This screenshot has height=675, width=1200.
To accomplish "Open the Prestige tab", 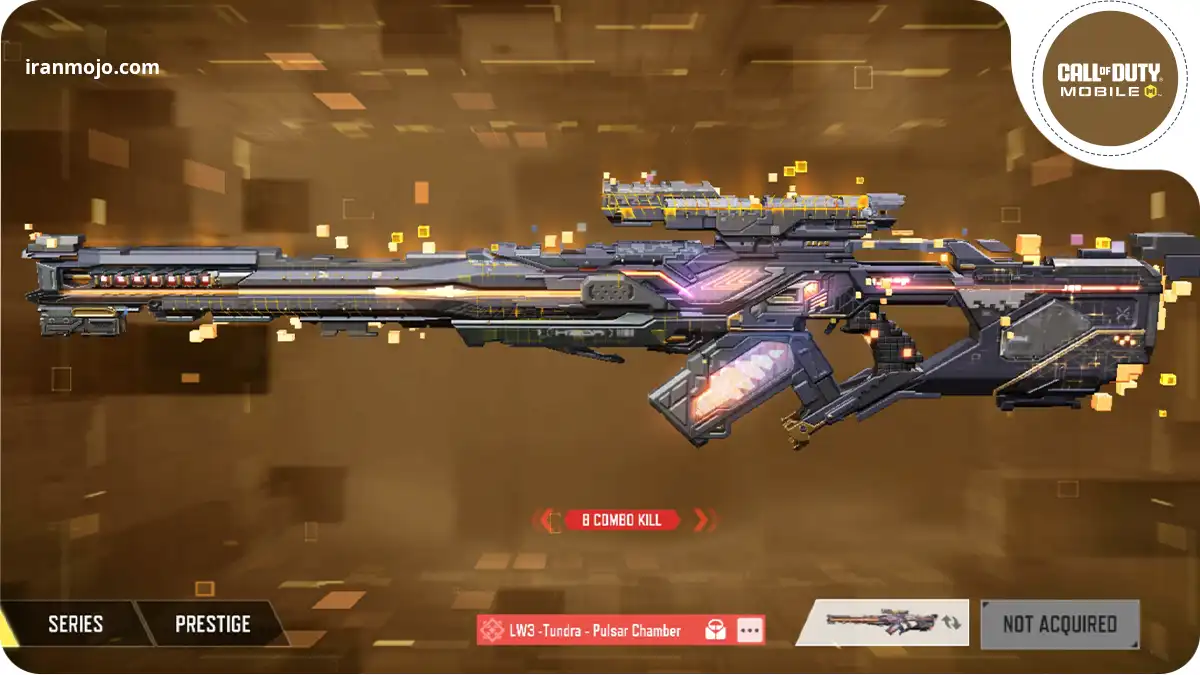I will [212, 624].
